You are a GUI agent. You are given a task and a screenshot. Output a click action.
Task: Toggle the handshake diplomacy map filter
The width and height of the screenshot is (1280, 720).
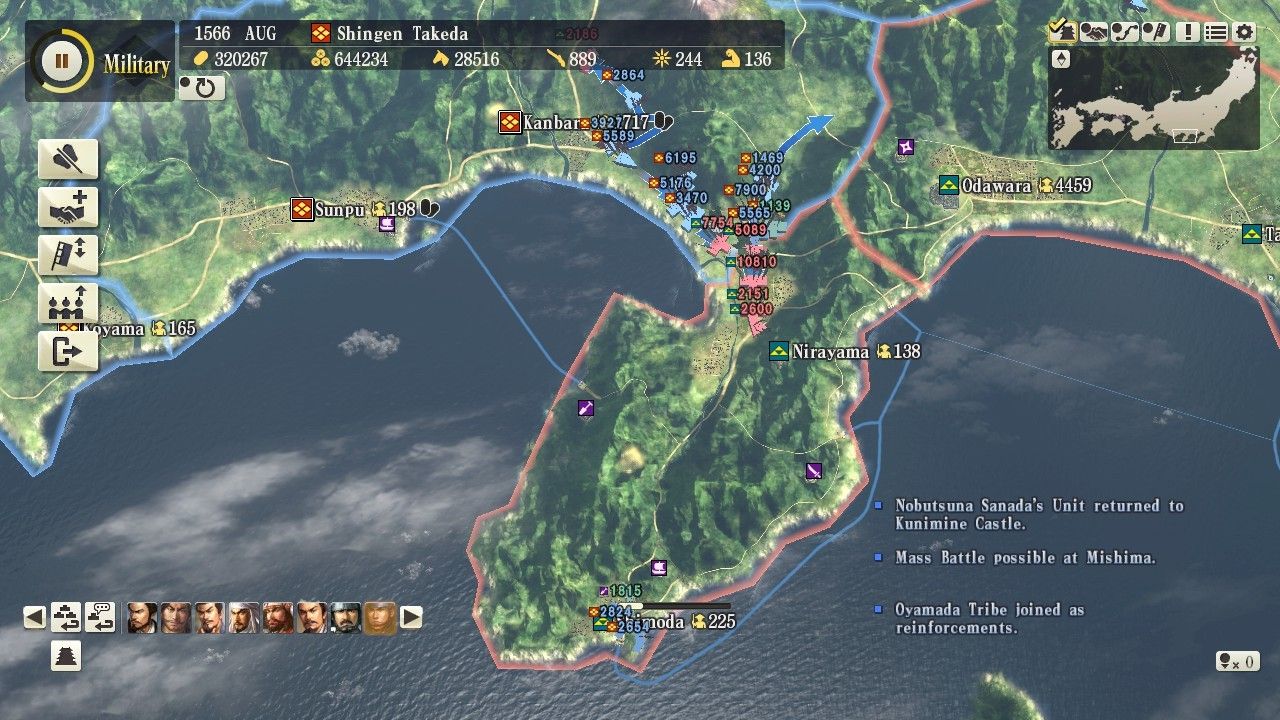click(1093, 32)
